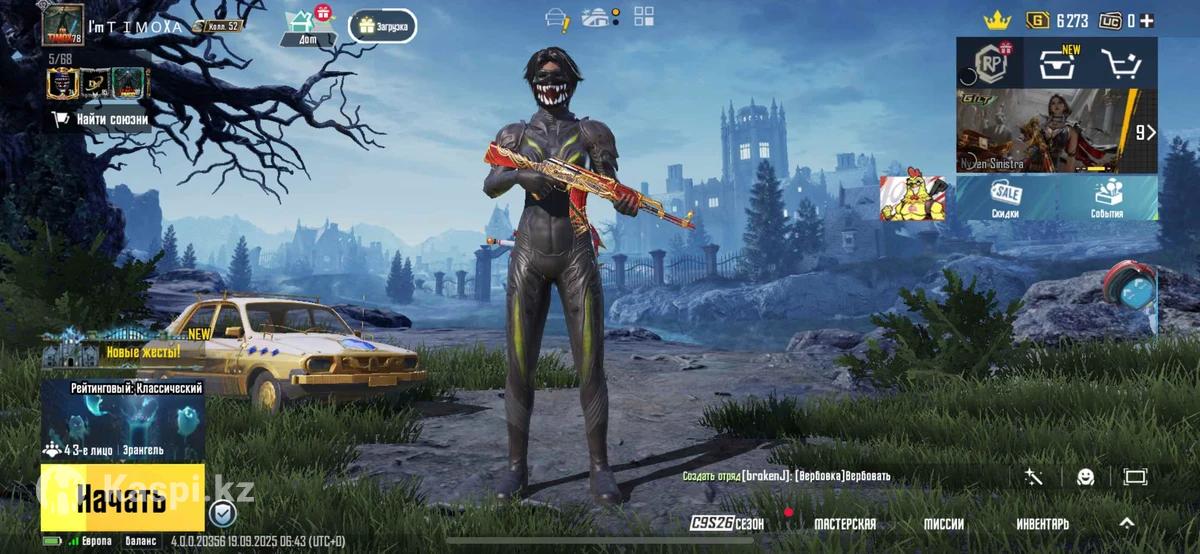Open События events

tap(1107, 198)
